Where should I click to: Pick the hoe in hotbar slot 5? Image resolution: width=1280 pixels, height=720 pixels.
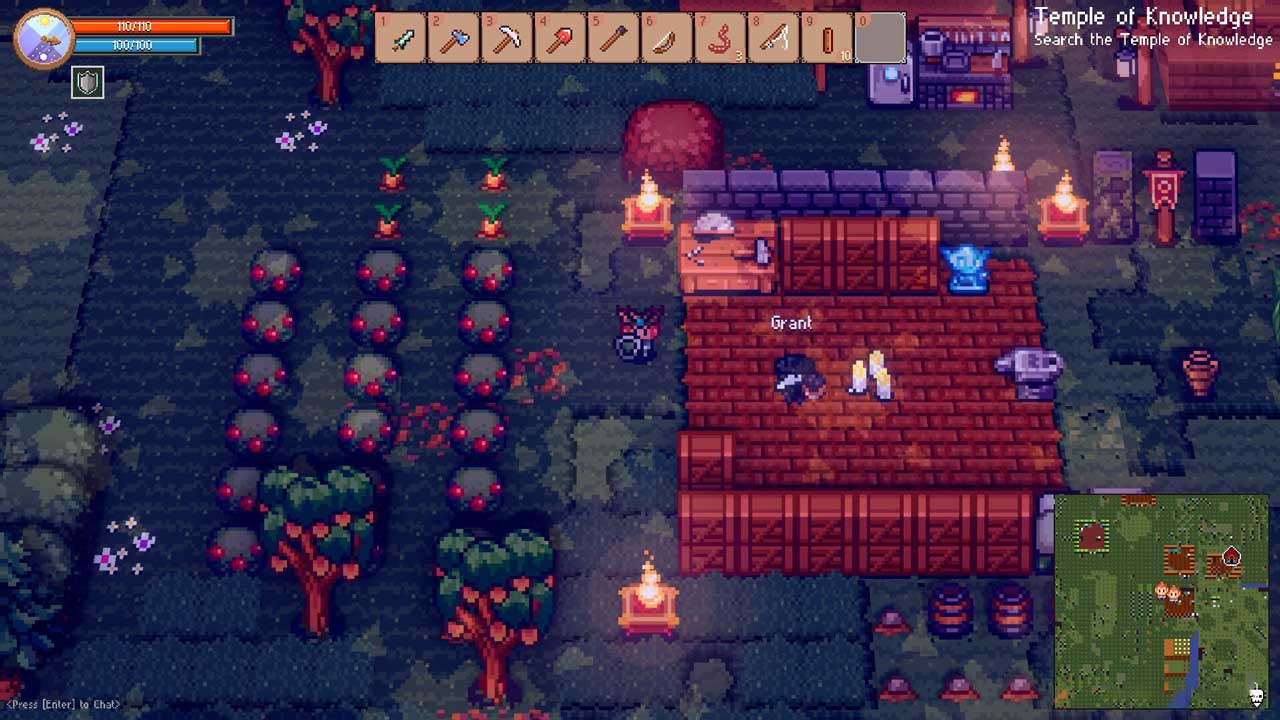pos(614,39)
